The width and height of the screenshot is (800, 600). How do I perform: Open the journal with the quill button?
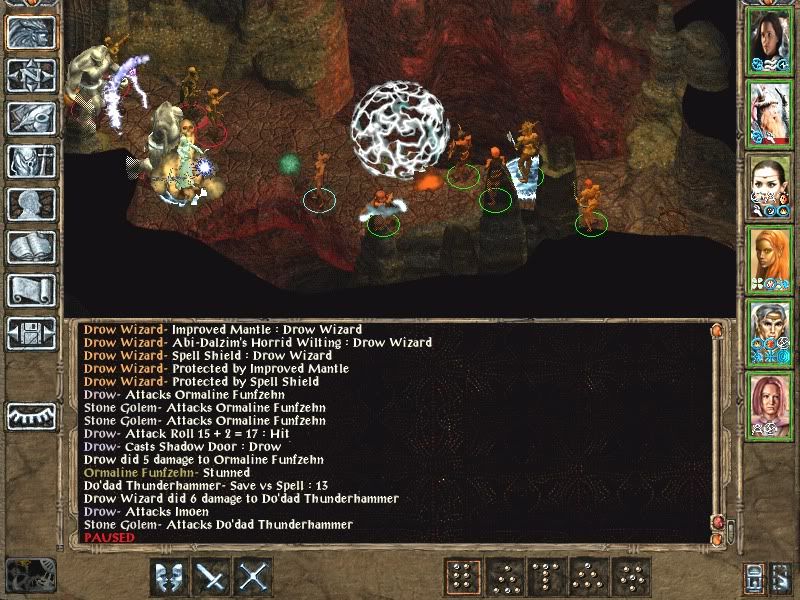coord(30,119)
